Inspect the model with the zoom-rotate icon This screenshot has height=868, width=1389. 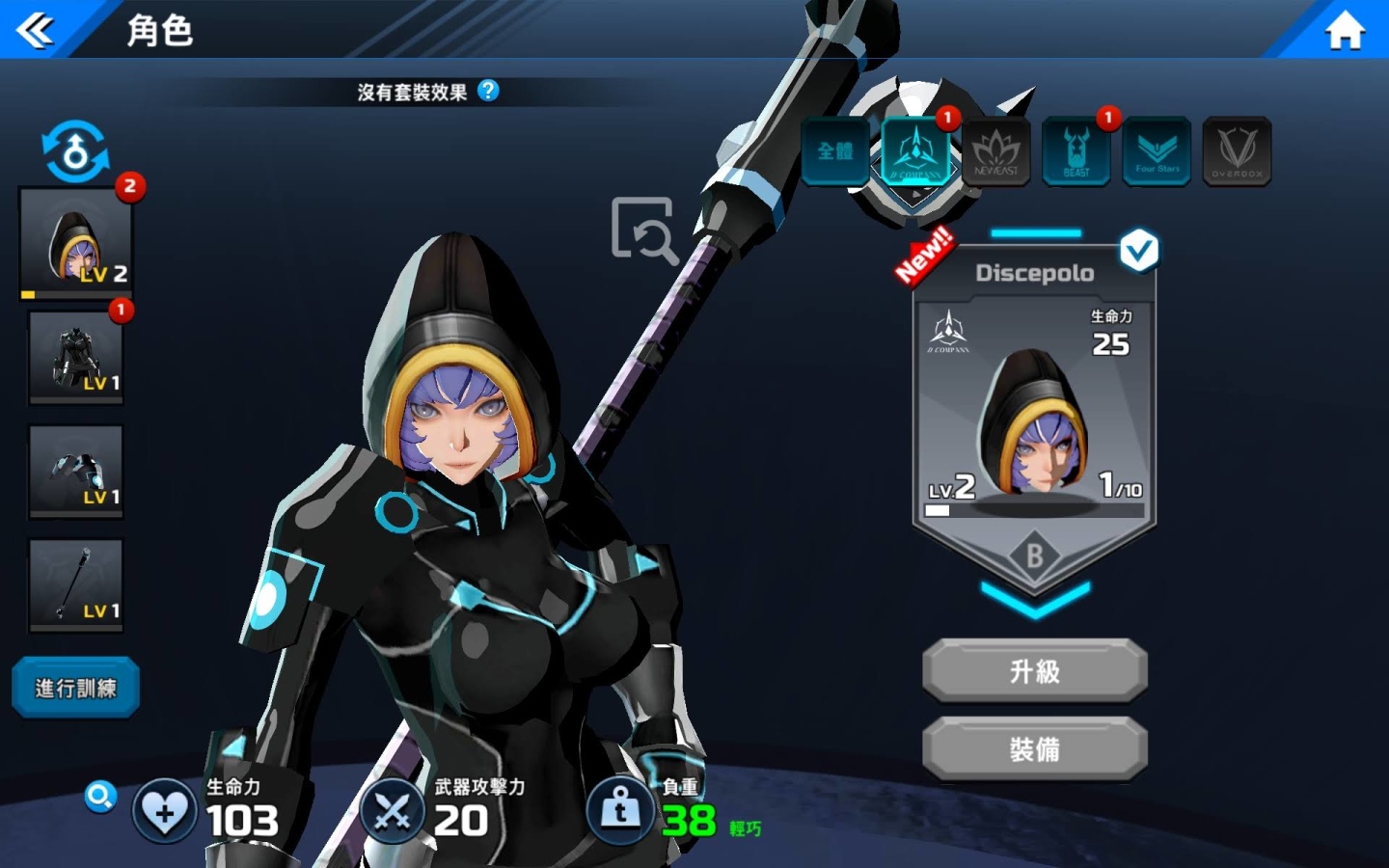643,230
